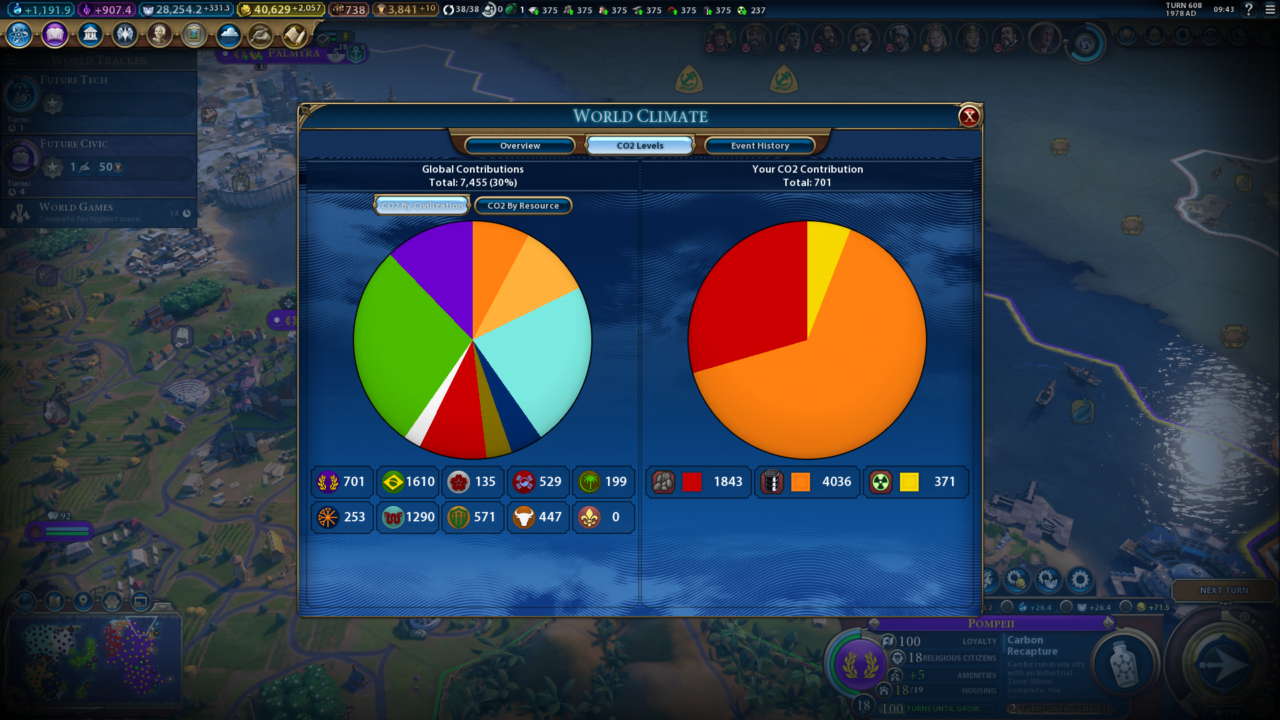The height and width of the screenshot is (720, 1280).
Task: Toggle the CO2 By Resource view
Action: pyautogui.click(x=524, y=205)
